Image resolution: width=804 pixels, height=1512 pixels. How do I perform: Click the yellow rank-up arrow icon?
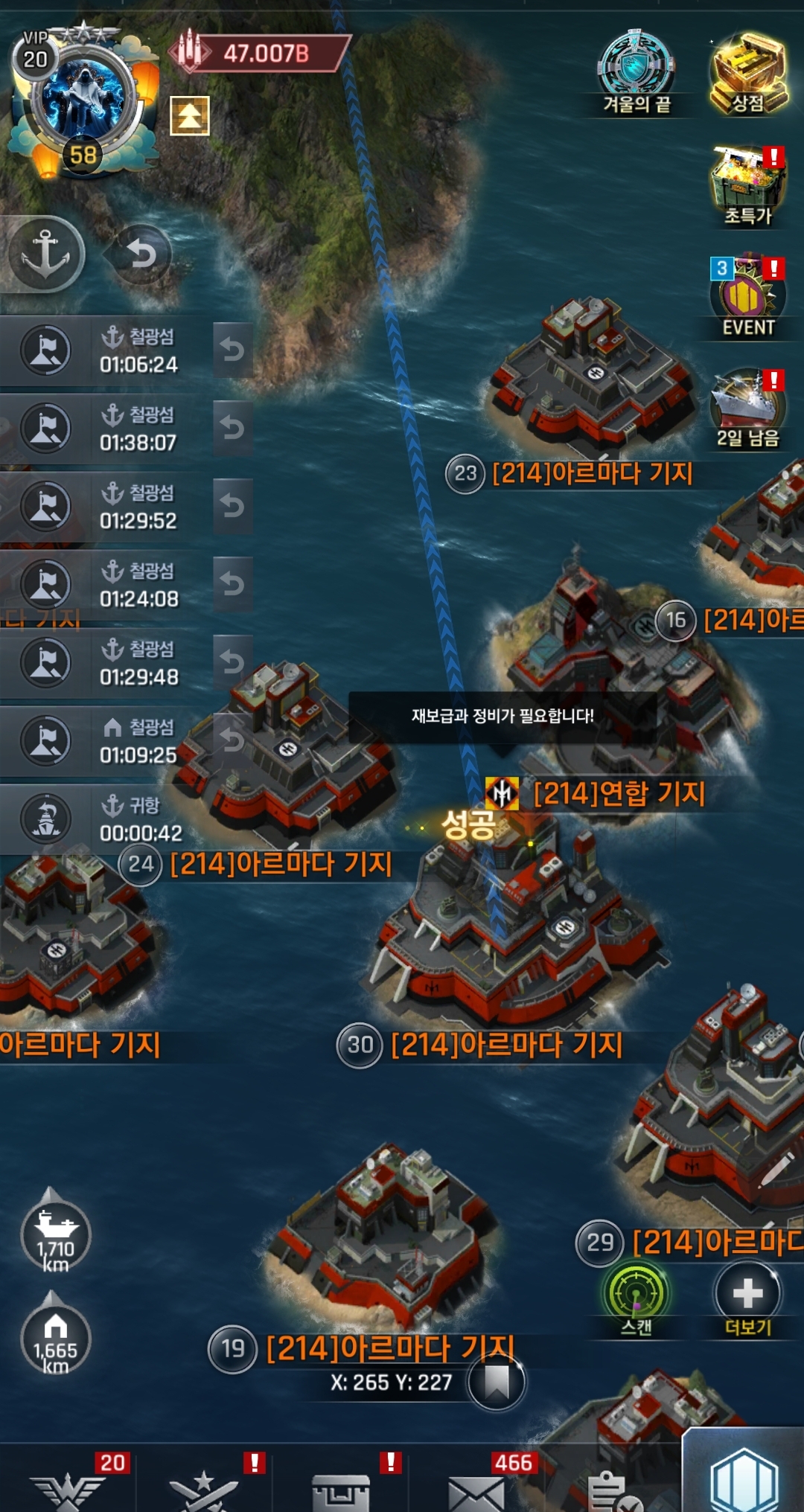[190, 115]
